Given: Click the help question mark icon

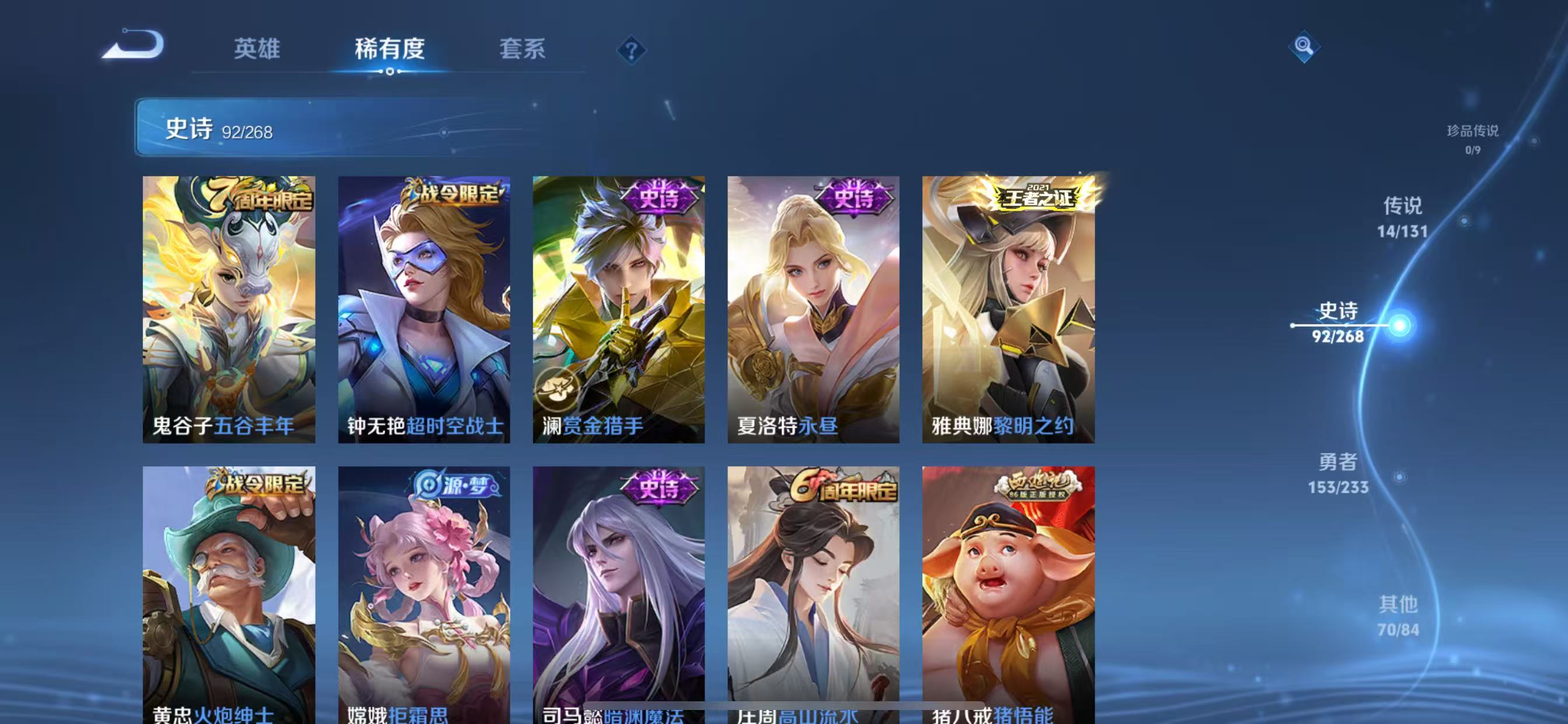Looking at the screenshot, I should pyautogui.click(x=632, y=51).
